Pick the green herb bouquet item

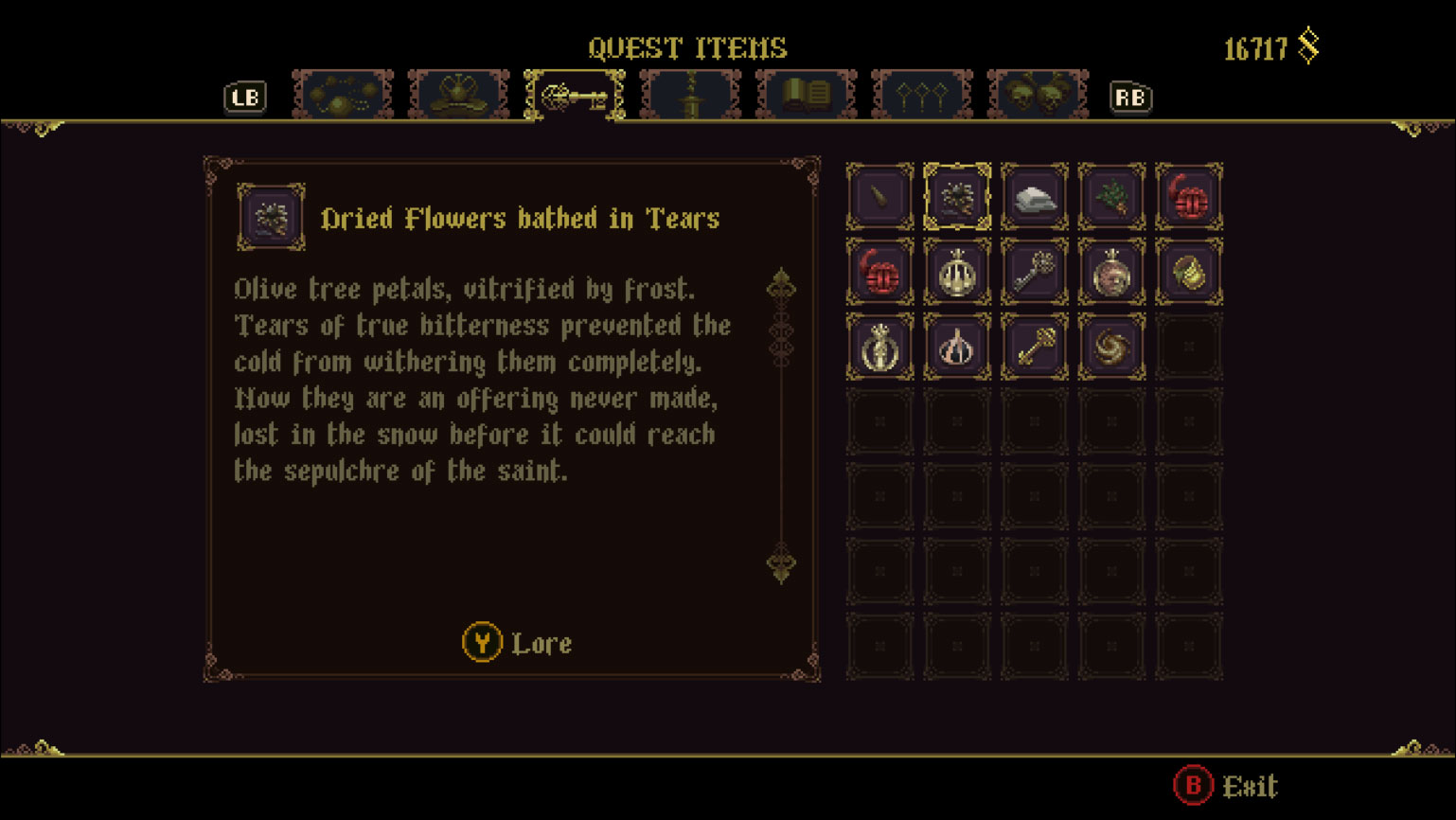[x=1111, y=197]
